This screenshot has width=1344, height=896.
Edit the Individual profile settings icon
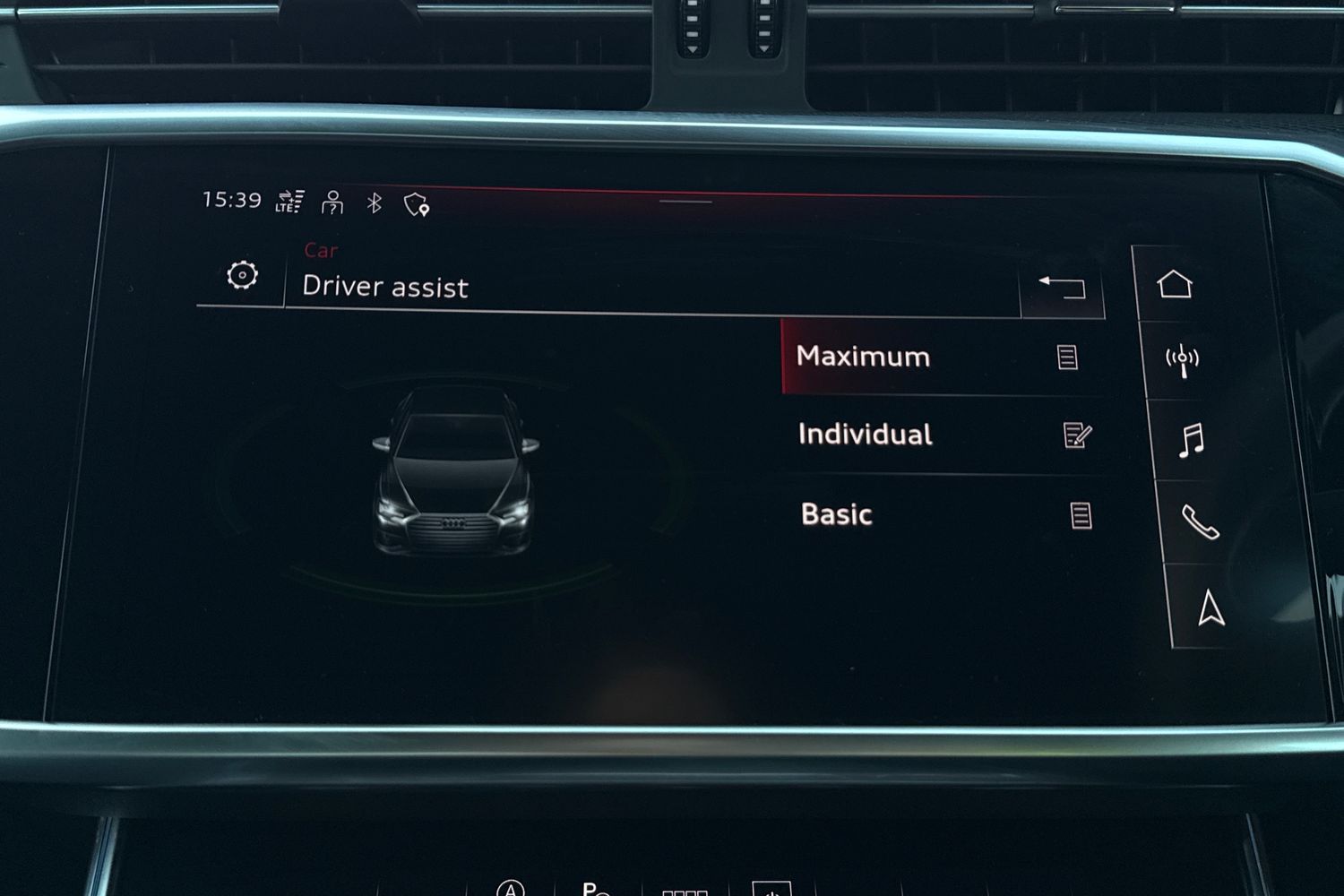(1076, 435)
